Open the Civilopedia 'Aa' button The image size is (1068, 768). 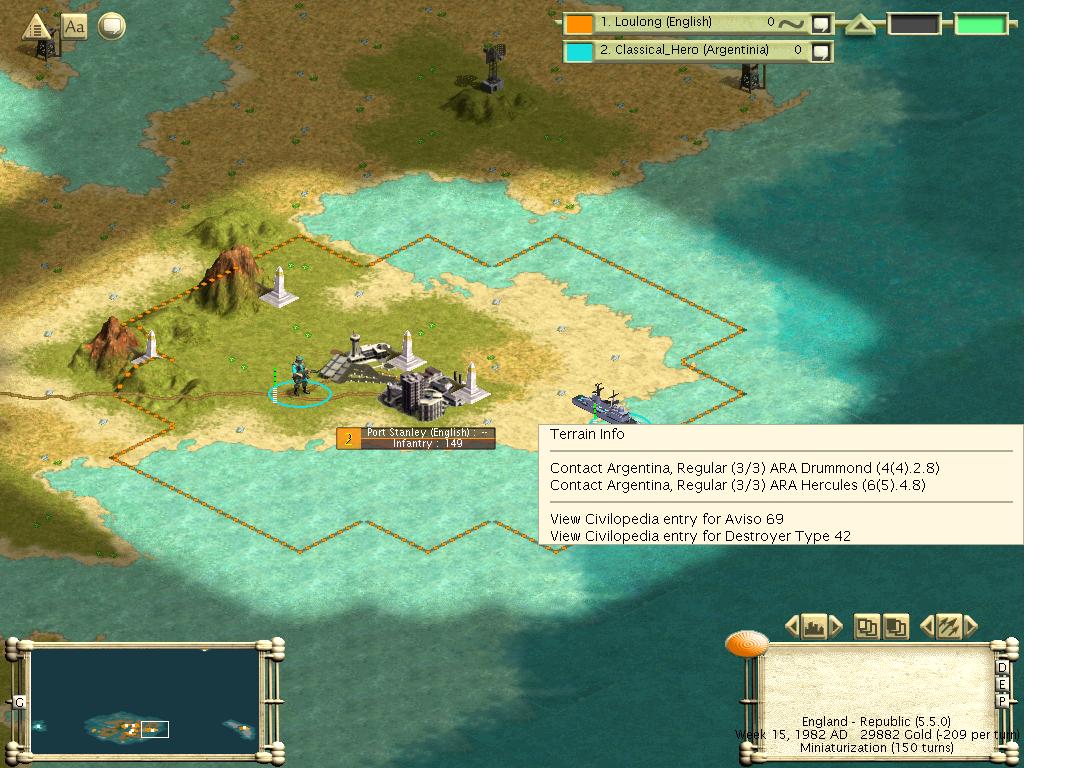(x=75, y=27)
